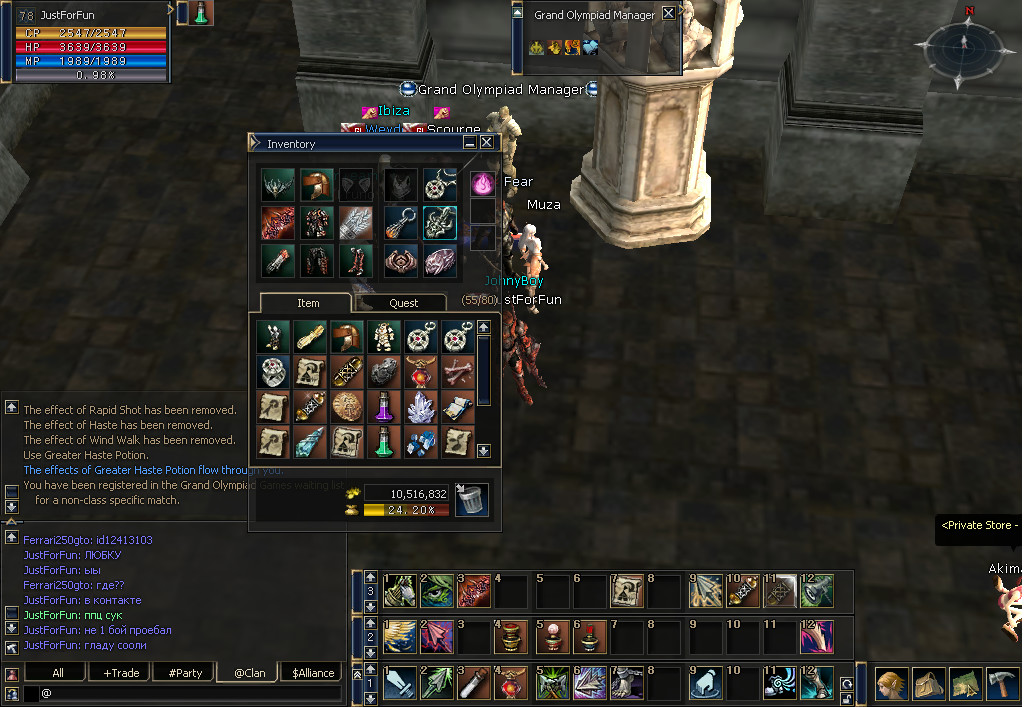Select the purple potion in inventory

tap(383, 406)
